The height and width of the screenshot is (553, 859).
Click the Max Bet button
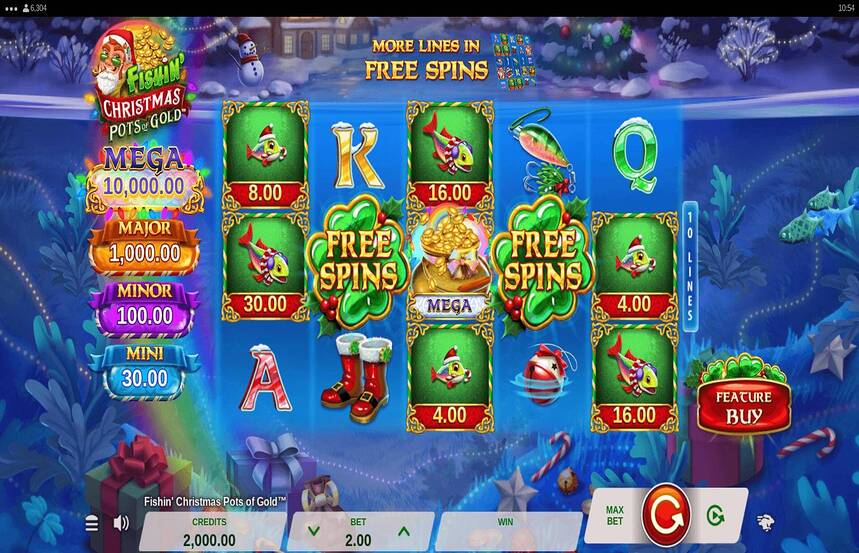pos(615,516)
